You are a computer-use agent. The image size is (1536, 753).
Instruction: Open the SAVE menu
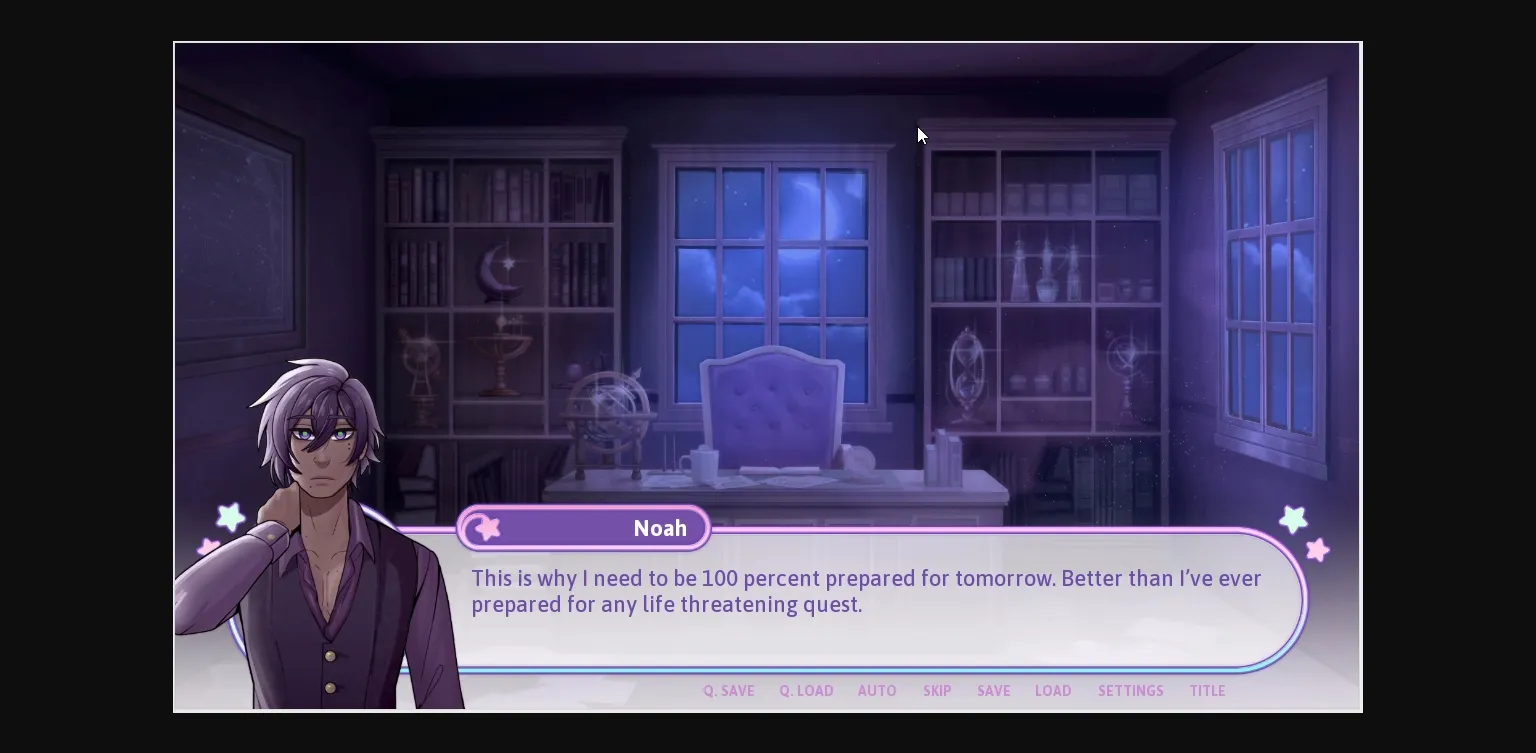click(x=993, y=691)
